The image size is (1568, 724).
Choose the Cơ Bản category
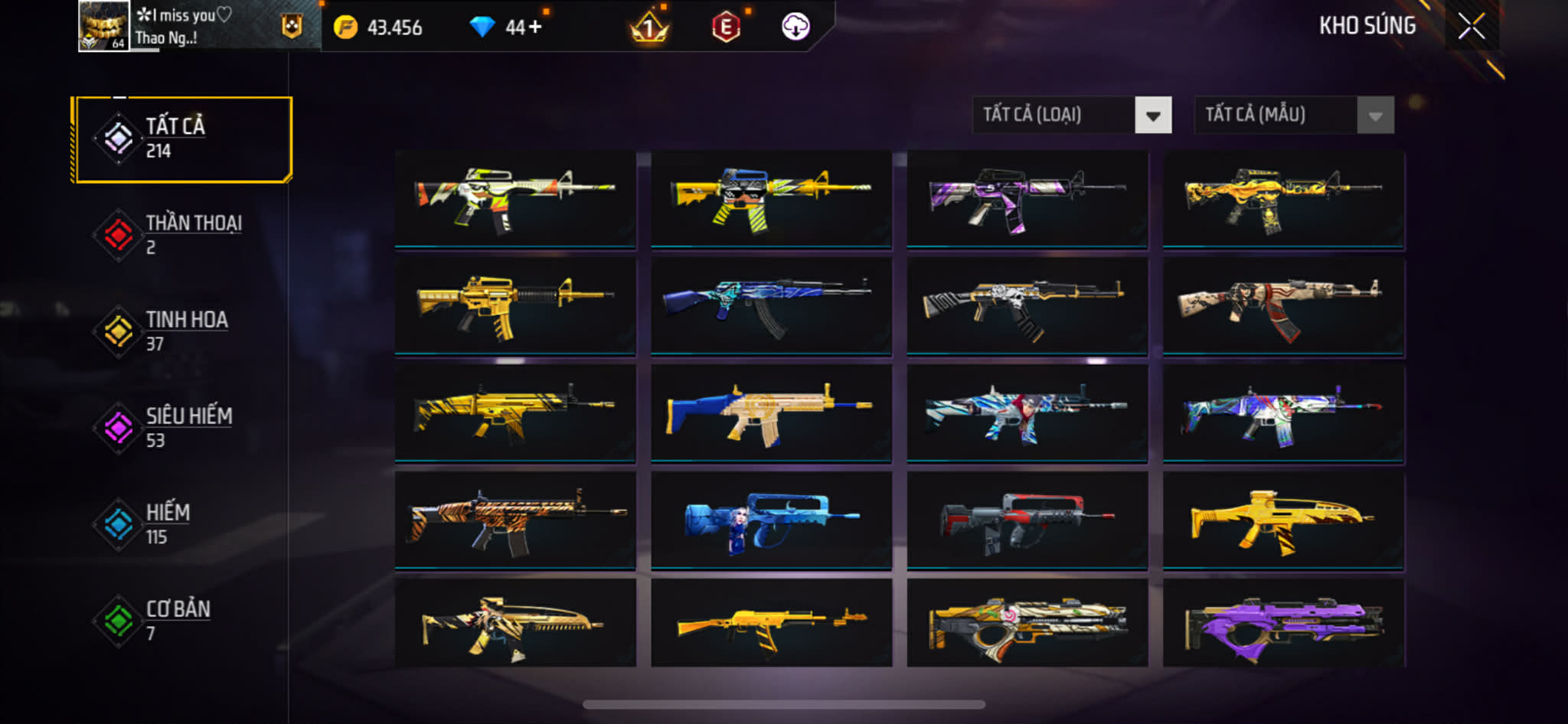182,621
